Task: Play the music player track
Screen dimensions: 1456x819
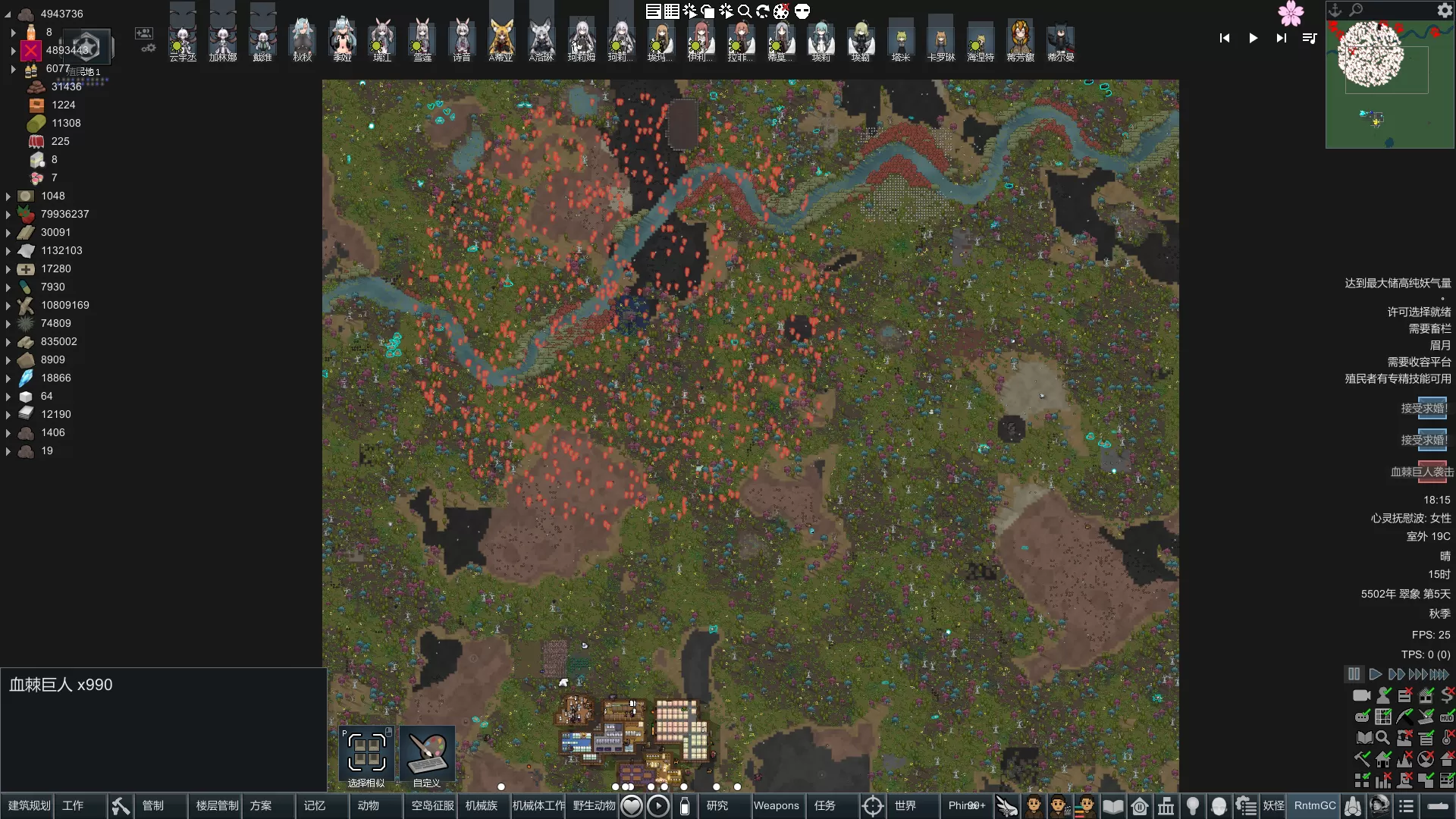Action: [1253, 38]
